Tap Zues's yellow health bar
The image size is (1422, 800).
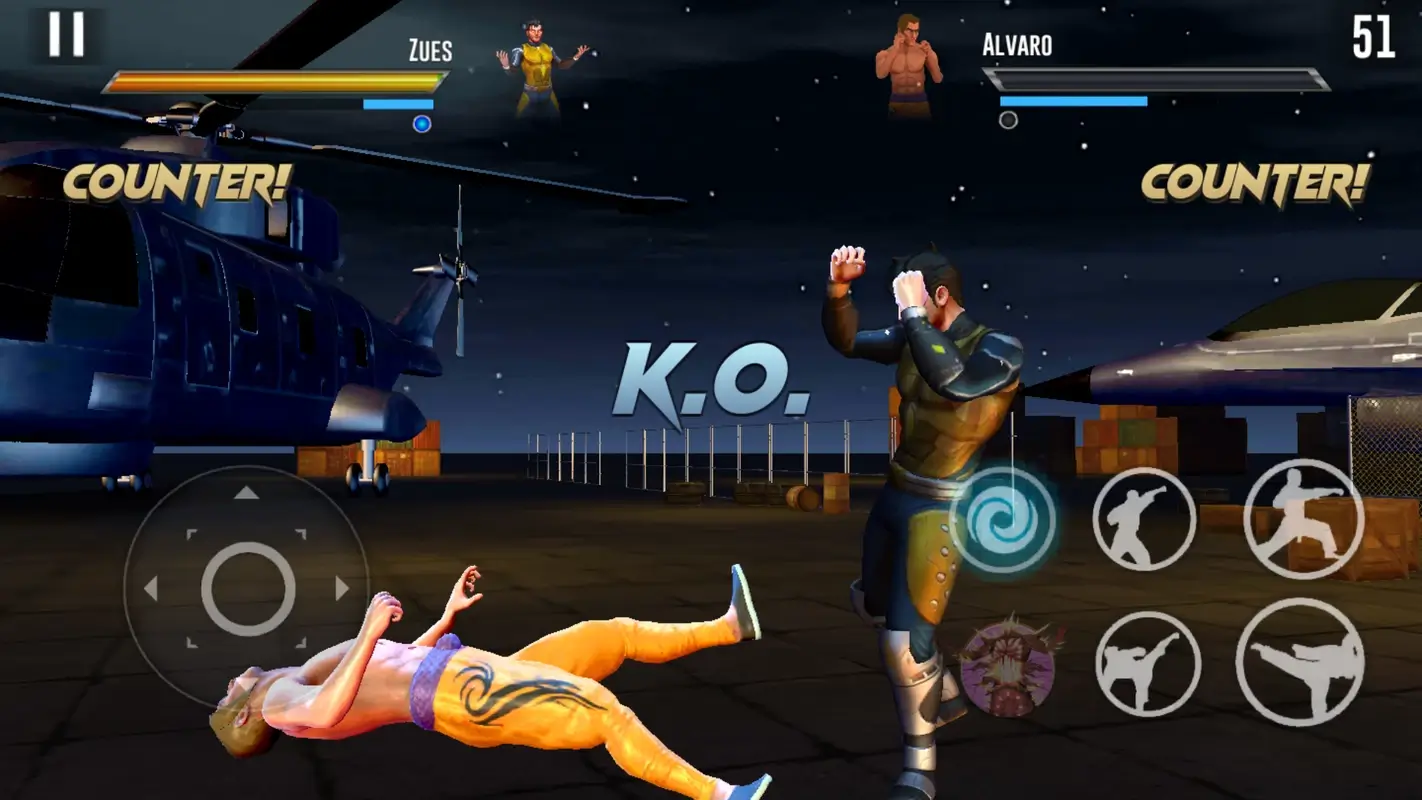(x=270, y=81)
